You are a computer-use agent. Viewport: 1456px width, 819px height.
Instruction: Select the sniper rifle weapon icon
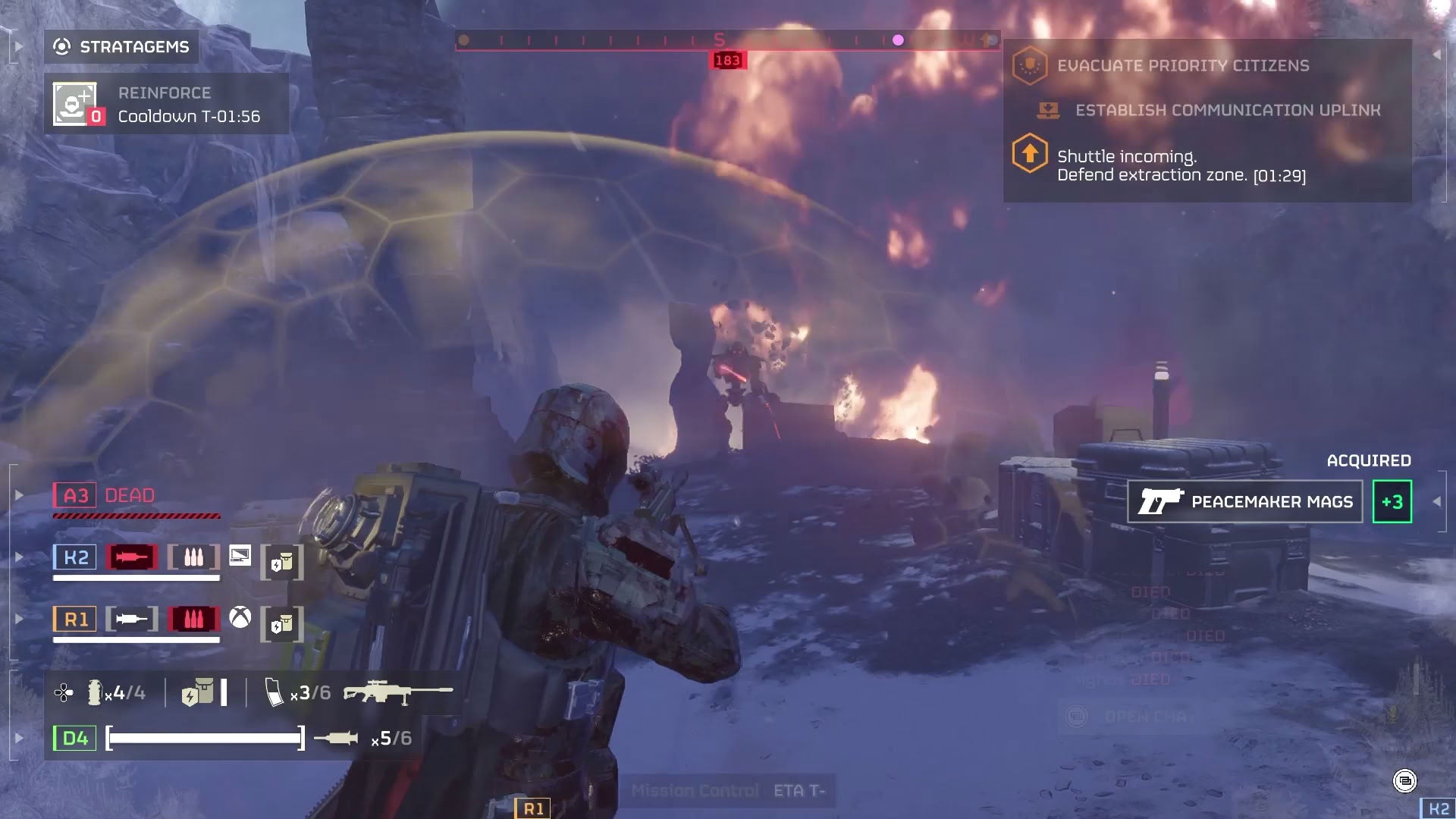(397, 692)
